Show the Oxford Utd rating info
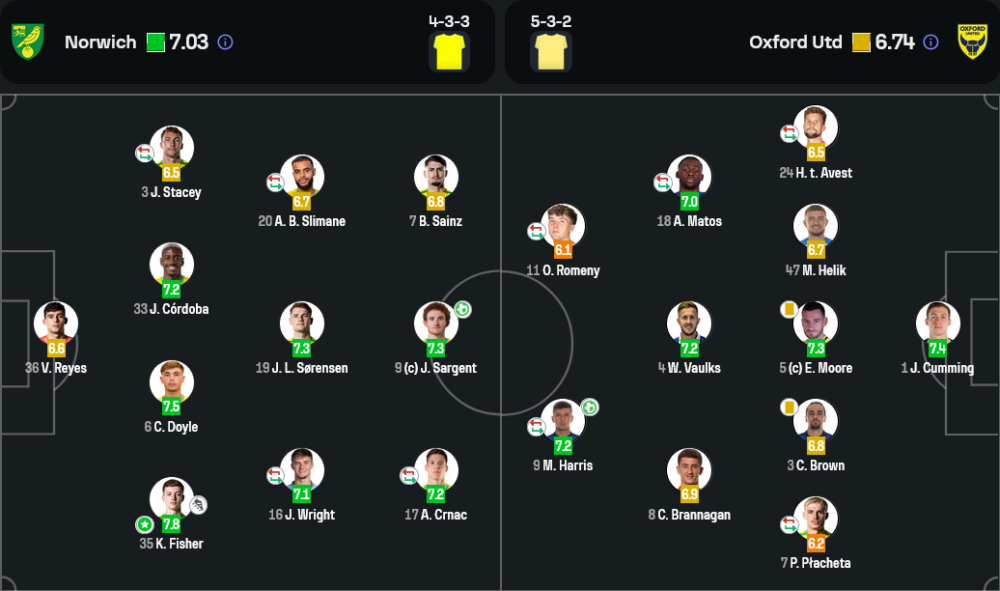This screenshot has width=1000, height=591. tap(931, 42)
